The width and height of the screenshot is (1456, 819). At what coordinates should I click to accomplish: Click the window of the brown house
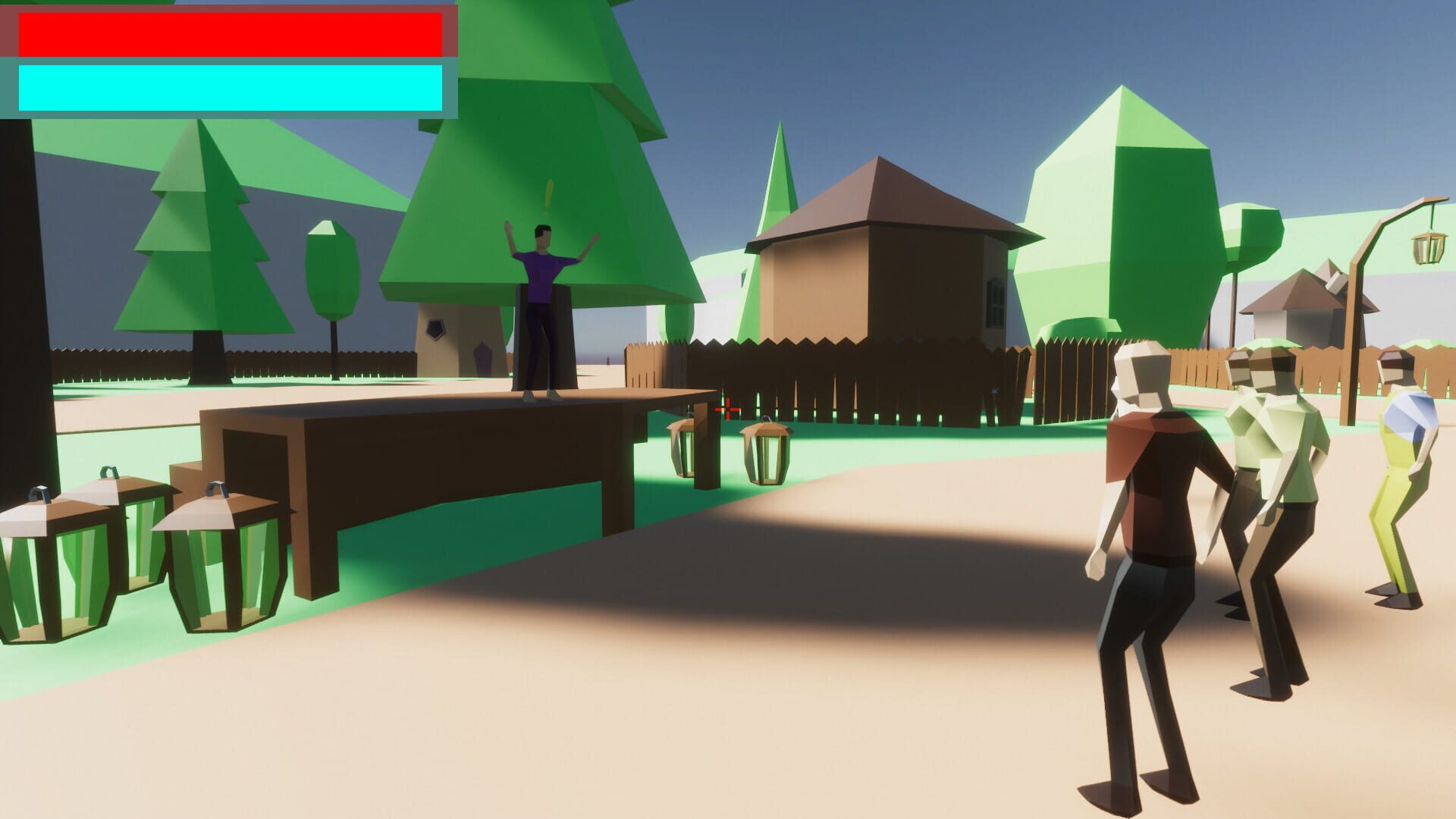993,300
